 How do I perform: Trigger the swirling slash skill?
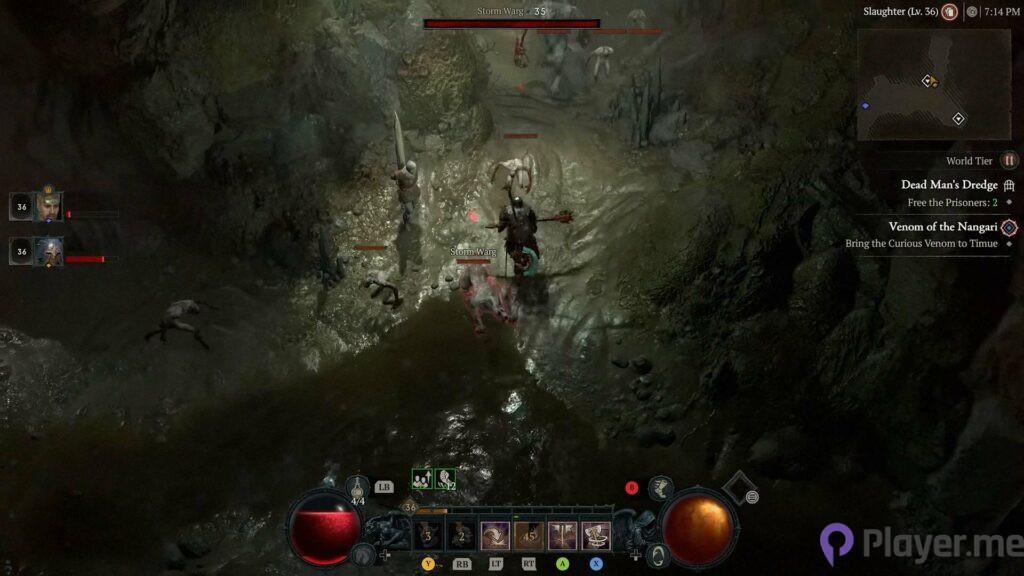(495, 536)
